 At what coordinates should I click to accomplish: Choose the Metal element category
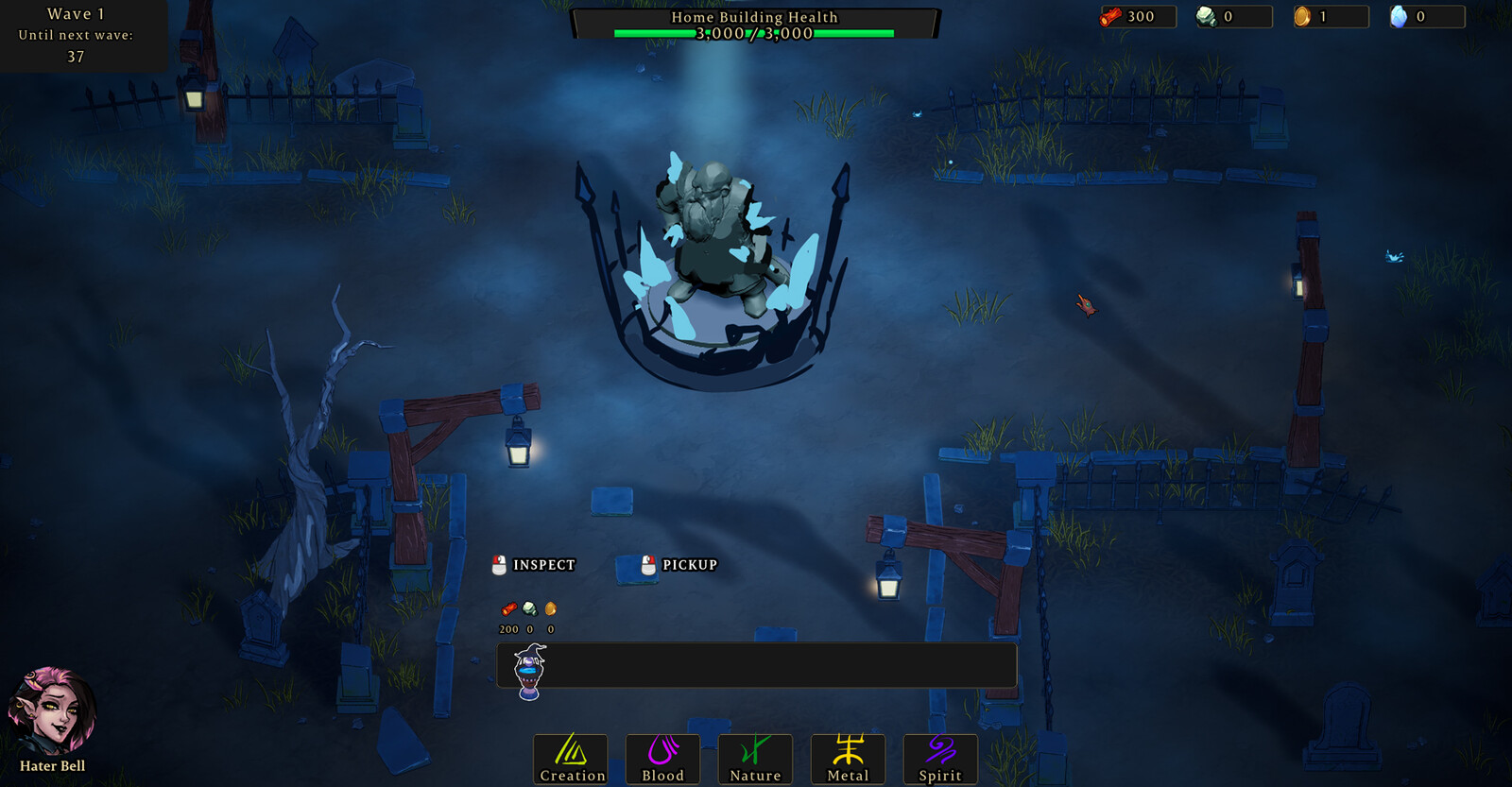tap(848, 759)
